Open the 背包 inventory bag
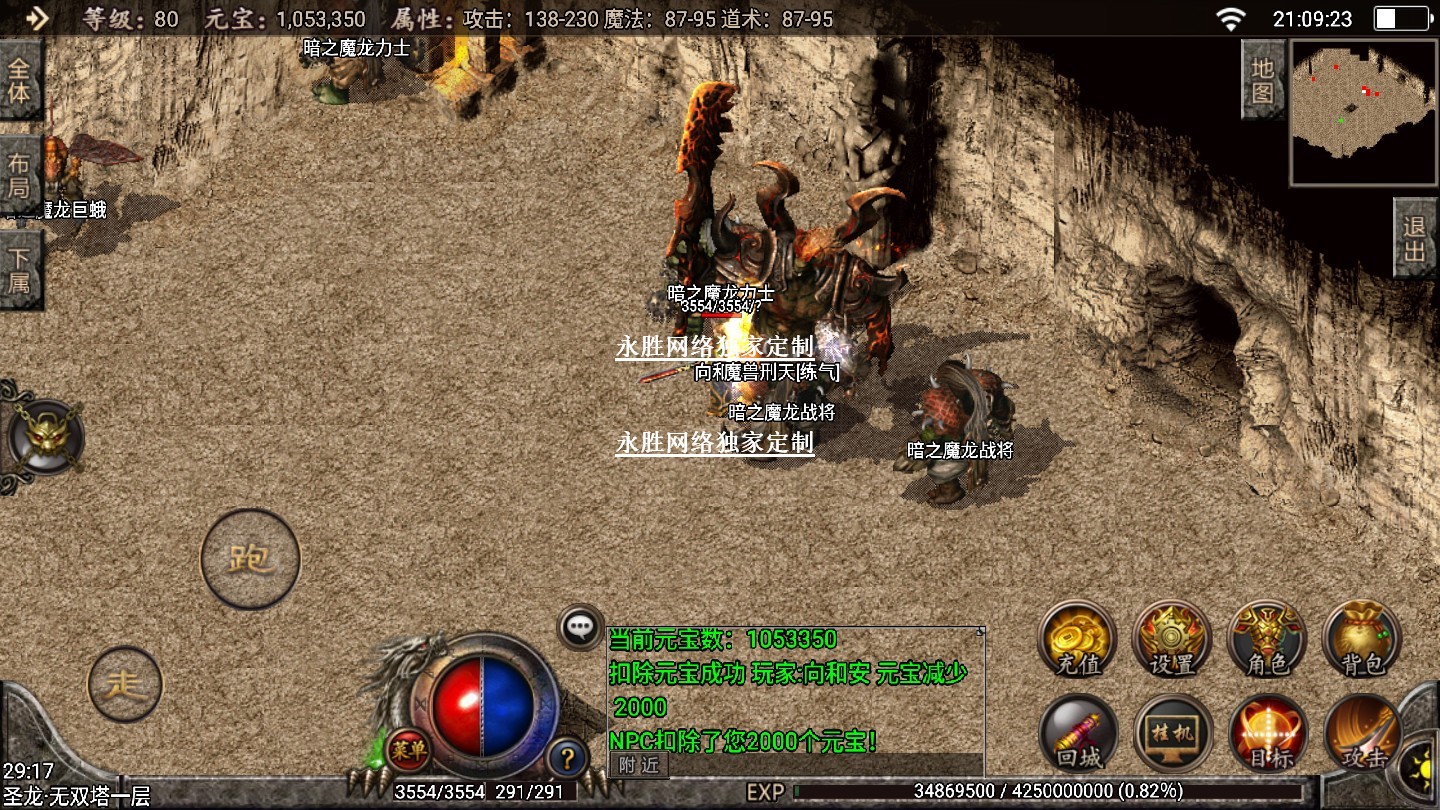This screenshot has height=810, width=1440. [x=1361, y=639]
